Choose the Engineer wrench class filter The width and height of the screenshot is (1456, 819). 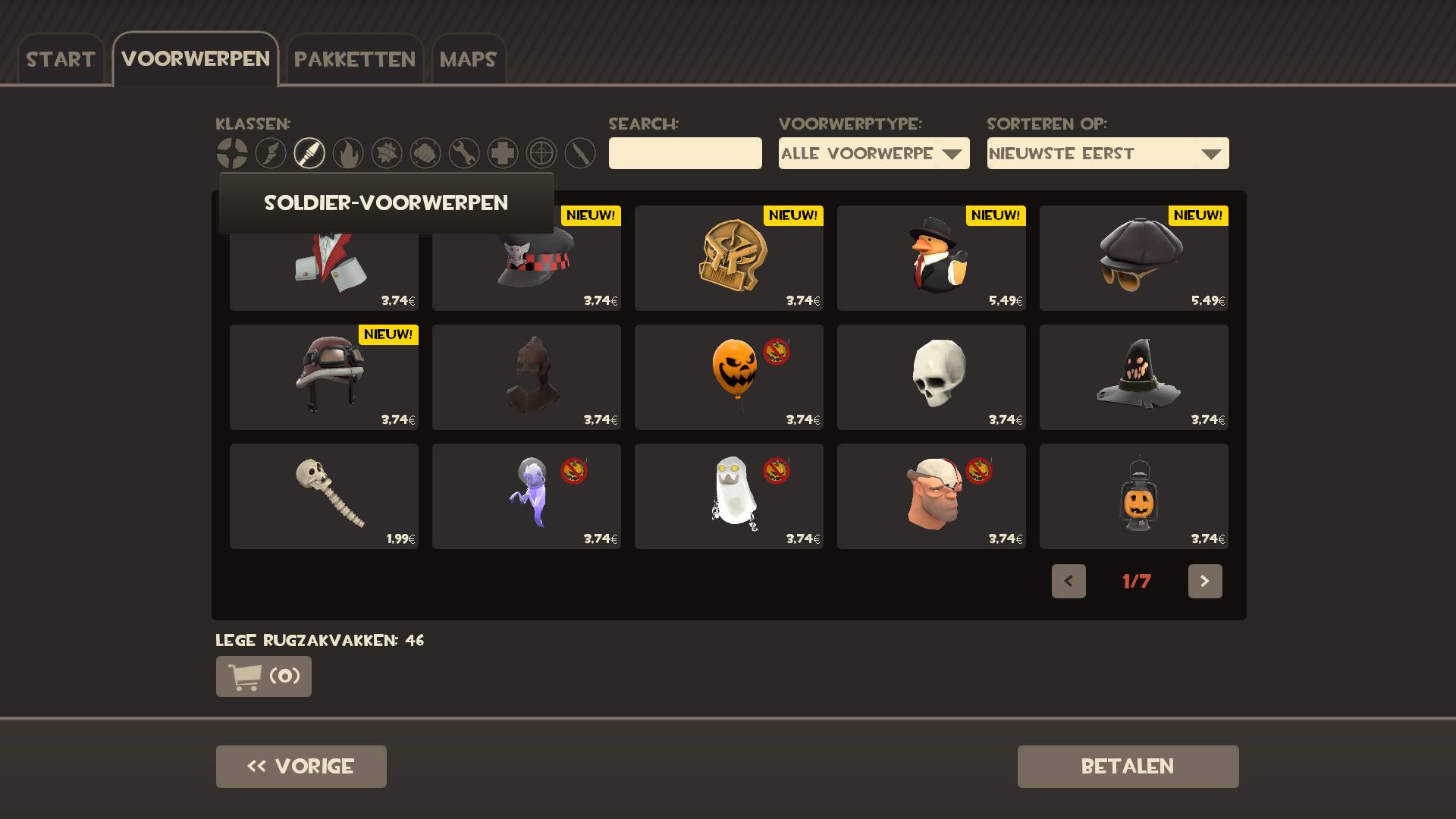tap(464, 153)
